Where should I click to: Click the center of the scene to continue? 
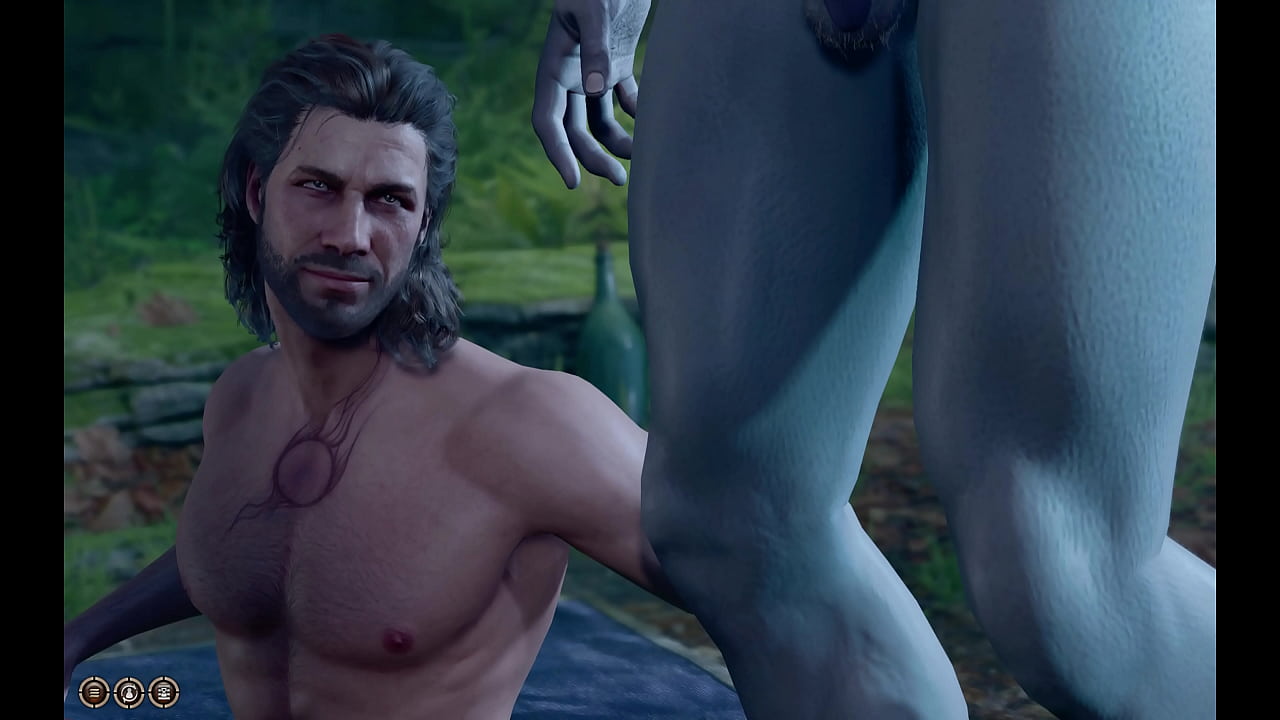[x=640, y=360]
